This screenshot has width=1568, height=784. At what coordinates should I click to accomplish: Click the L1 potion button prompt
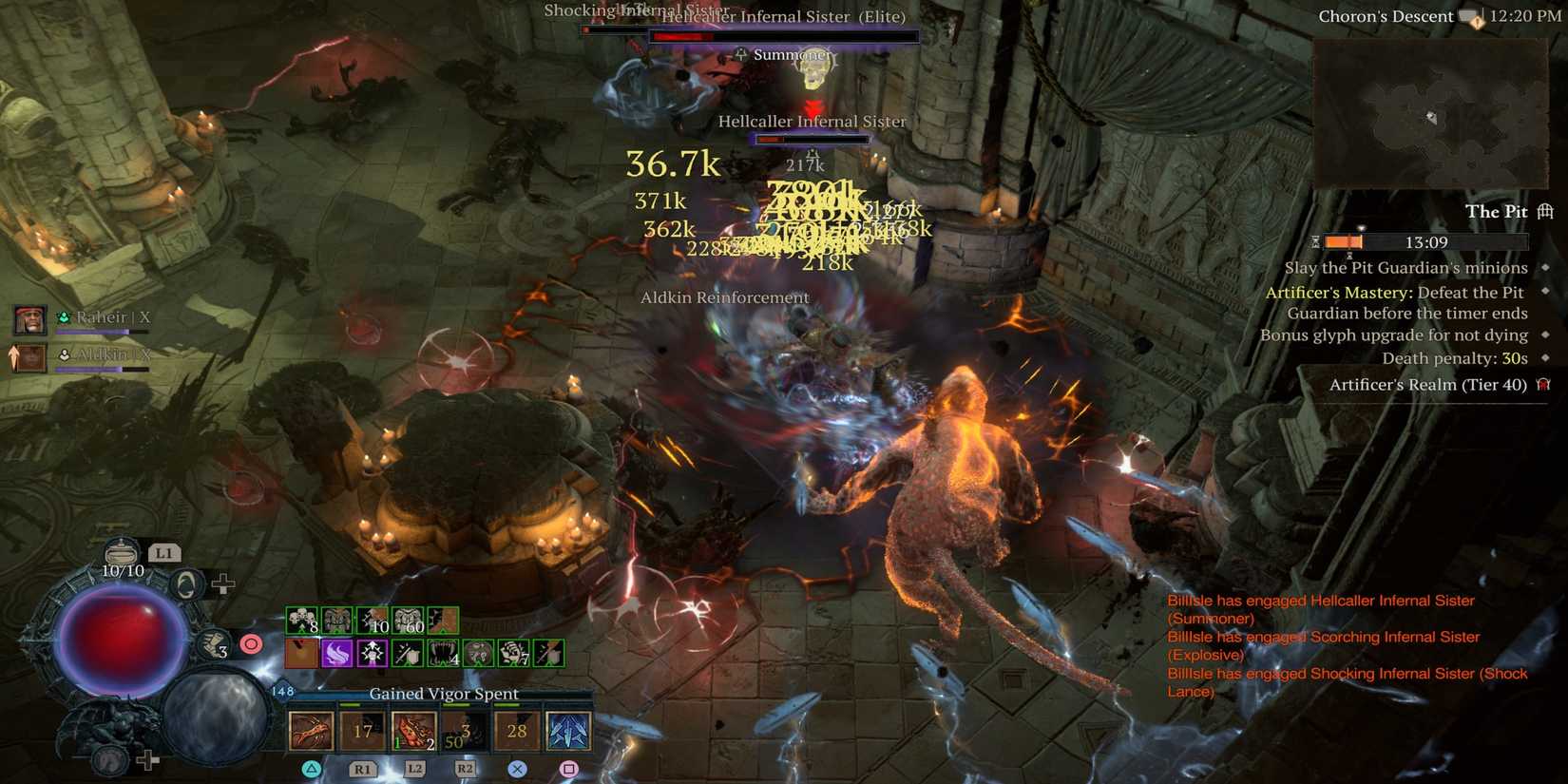coord(165,554)
